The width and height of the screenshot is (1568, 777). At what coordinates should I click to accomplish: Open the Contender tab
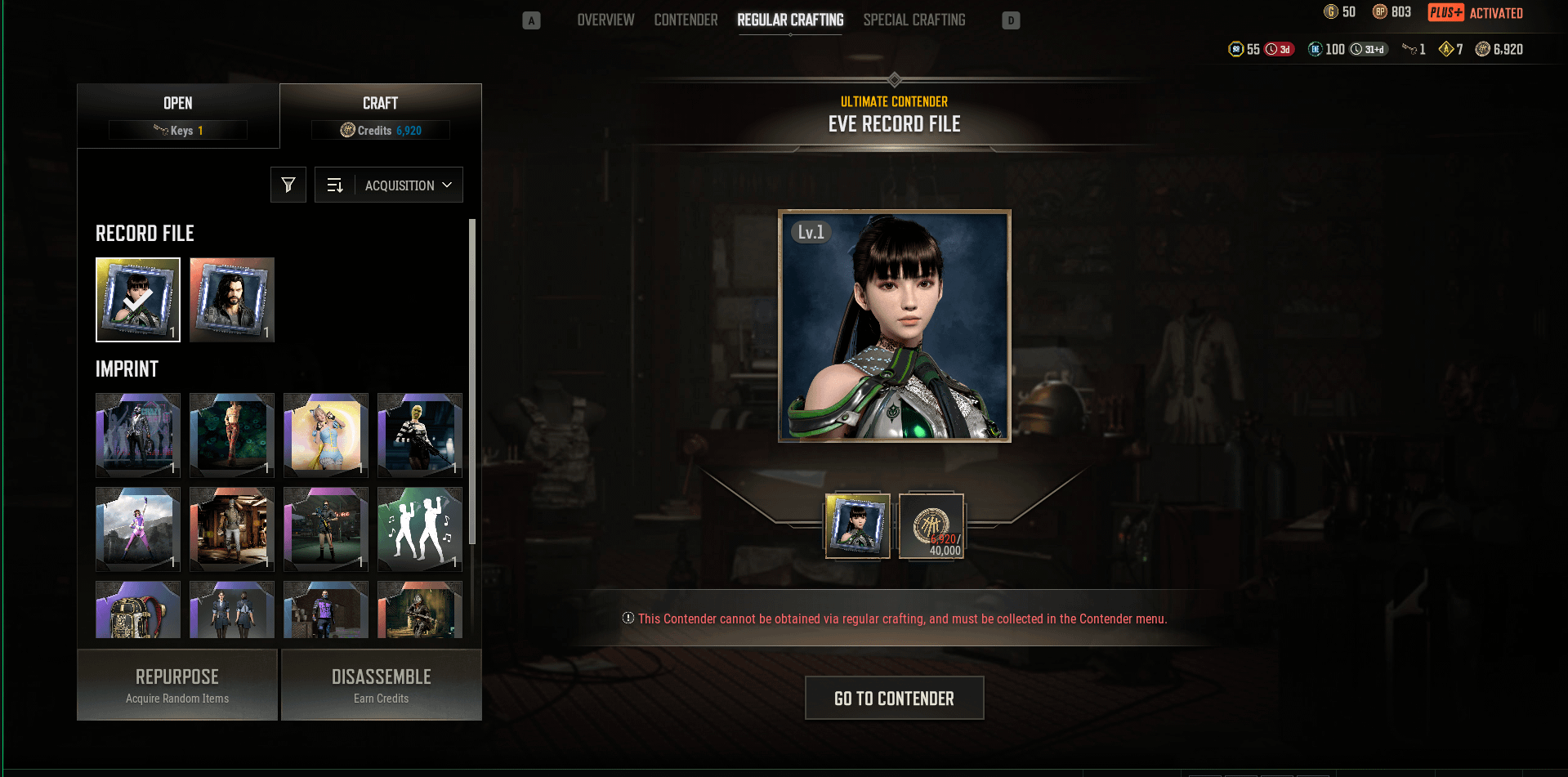[686, 20]
